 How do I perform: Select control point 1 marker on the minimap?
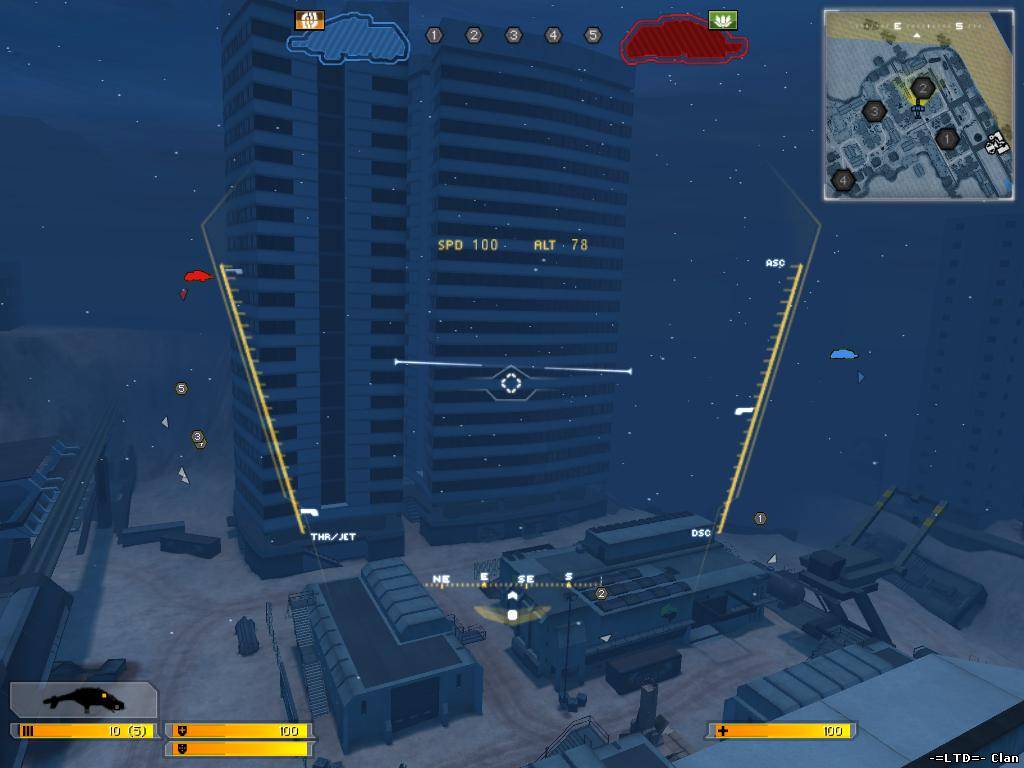[946, 139]
